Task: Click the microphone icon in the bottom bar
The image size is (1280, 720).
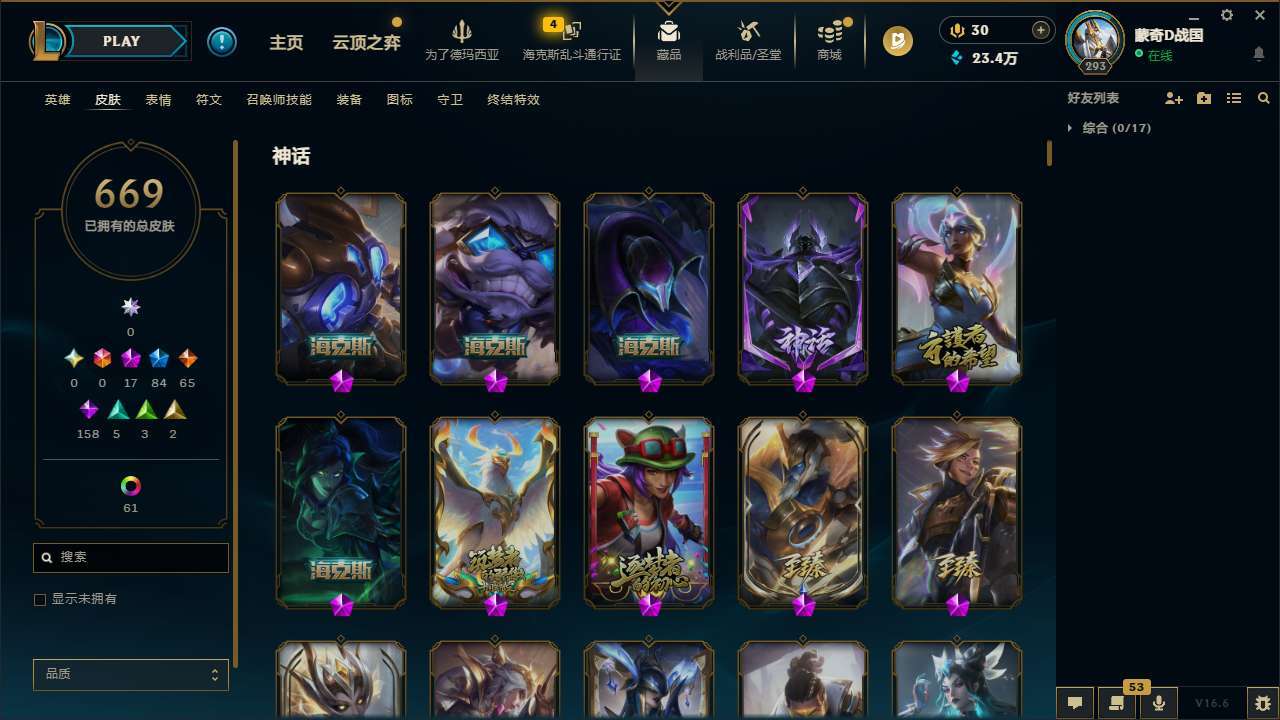Action: (1158, 703)
